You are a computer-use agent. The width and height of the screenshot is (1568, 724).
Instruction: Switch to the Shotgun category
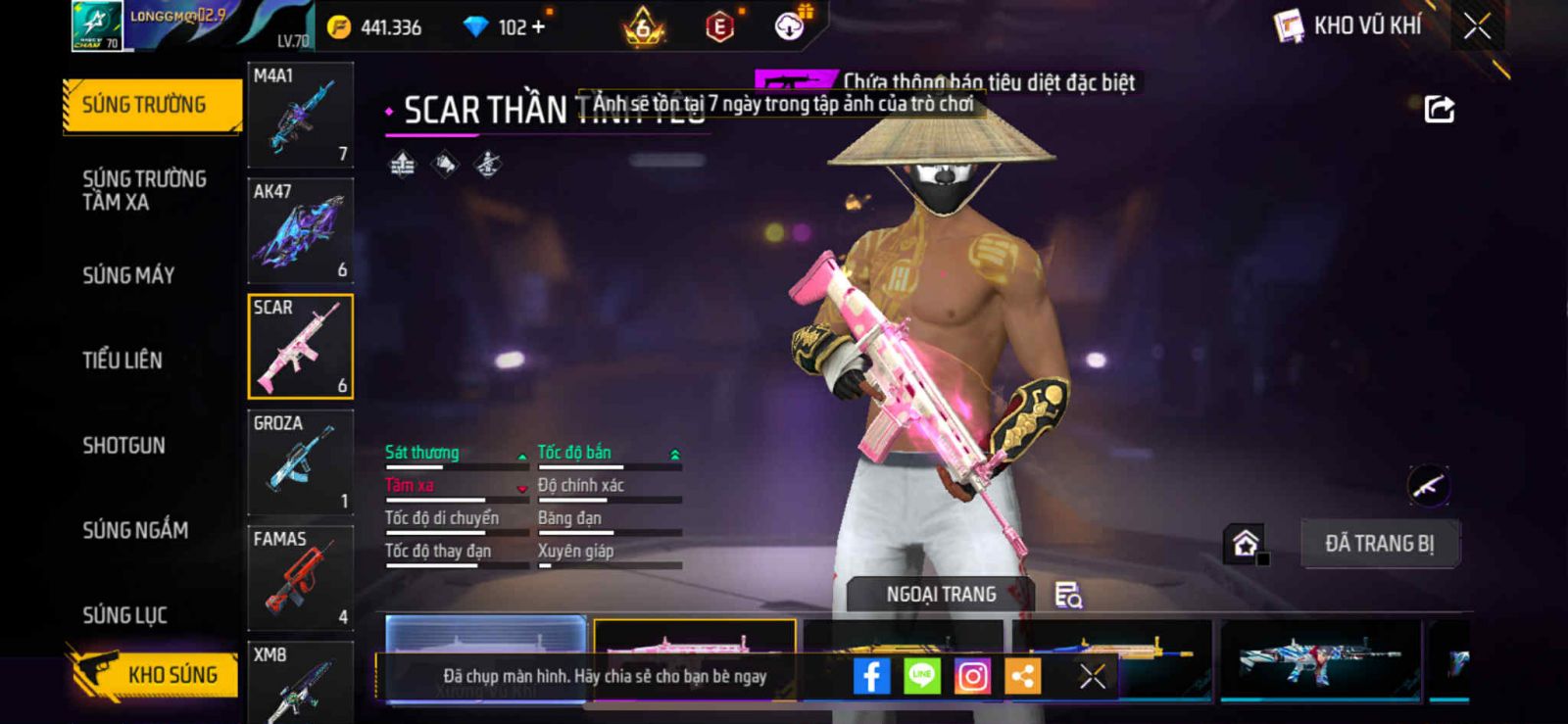click(x=123, y=446)
